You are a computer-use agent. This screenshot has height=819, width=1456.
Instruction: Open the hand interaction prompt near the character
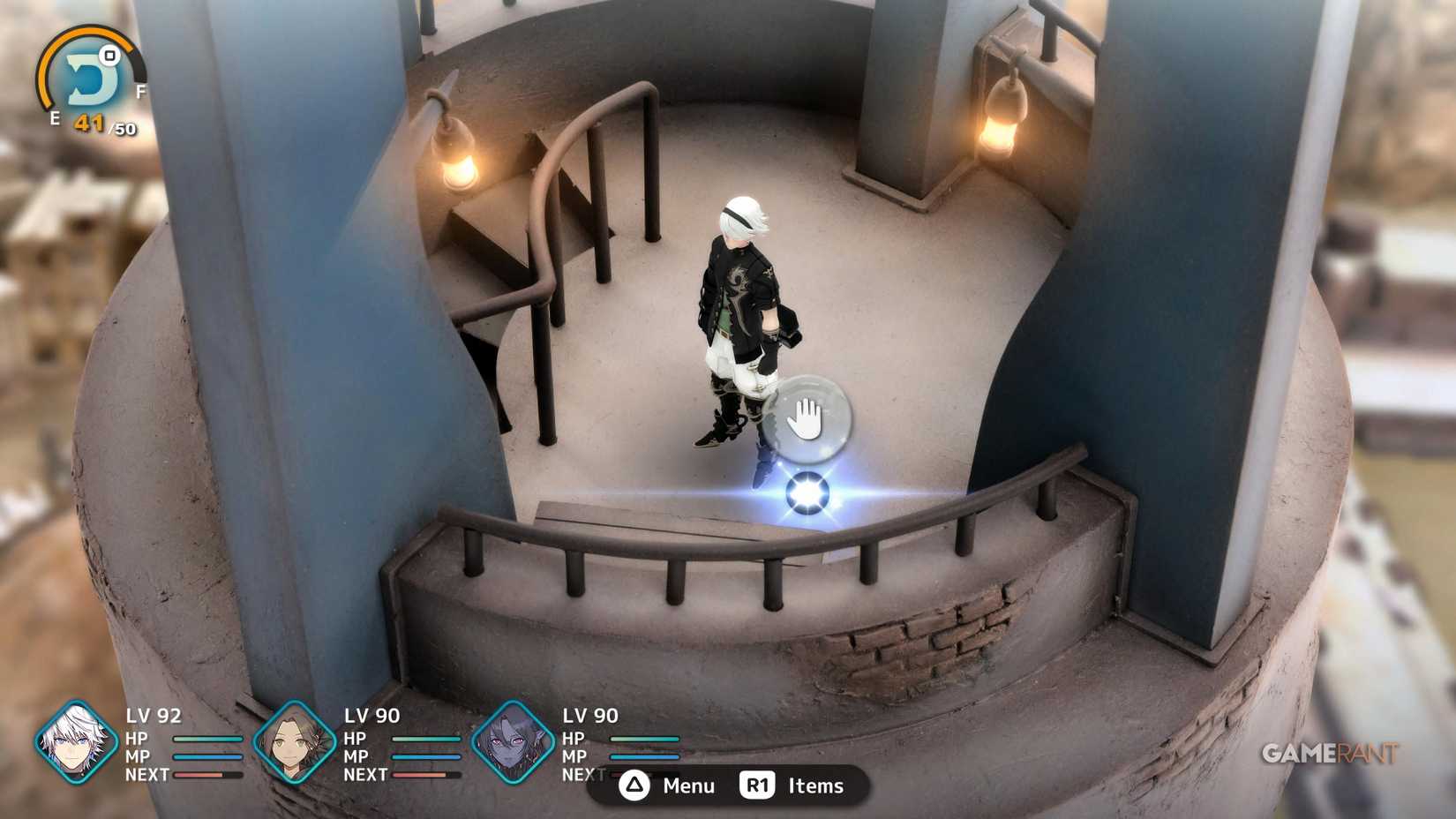point(808,416)
